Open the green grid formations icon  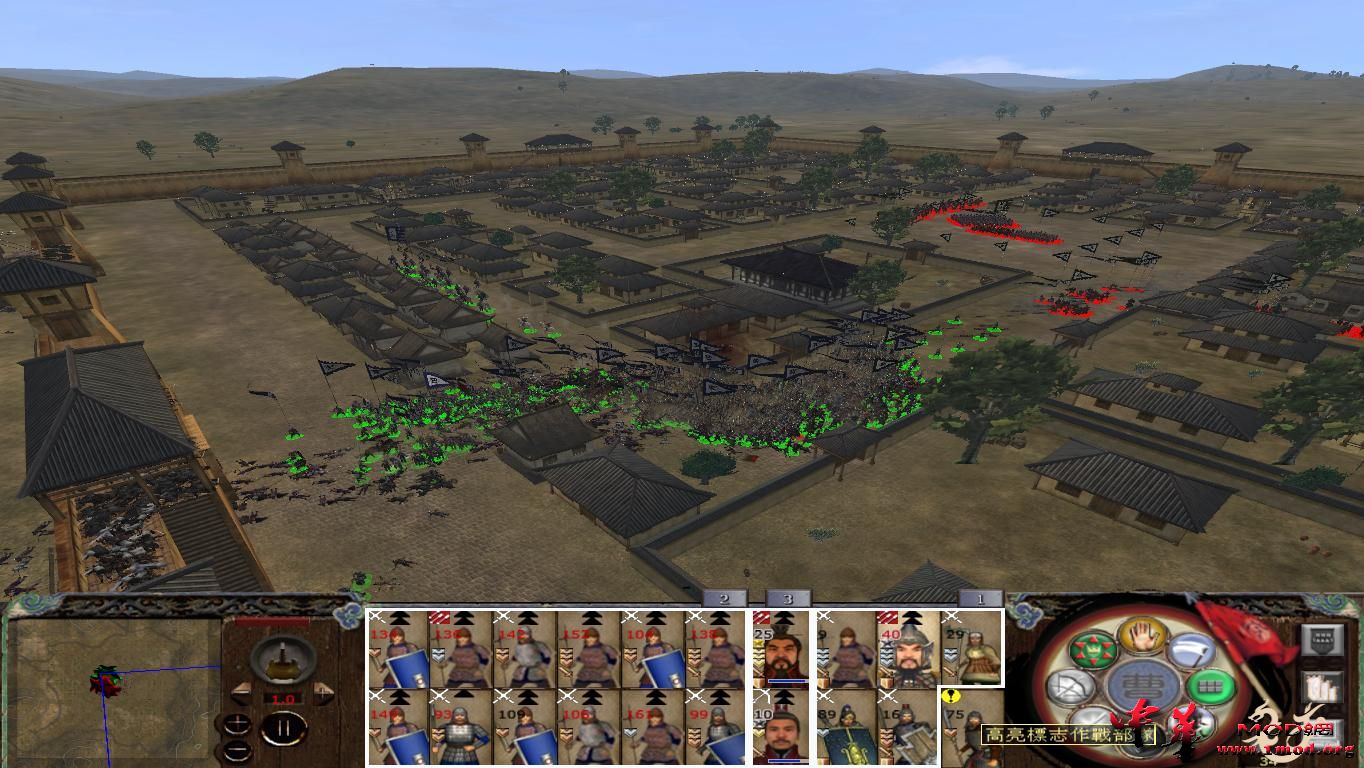tap(1210, 687)
